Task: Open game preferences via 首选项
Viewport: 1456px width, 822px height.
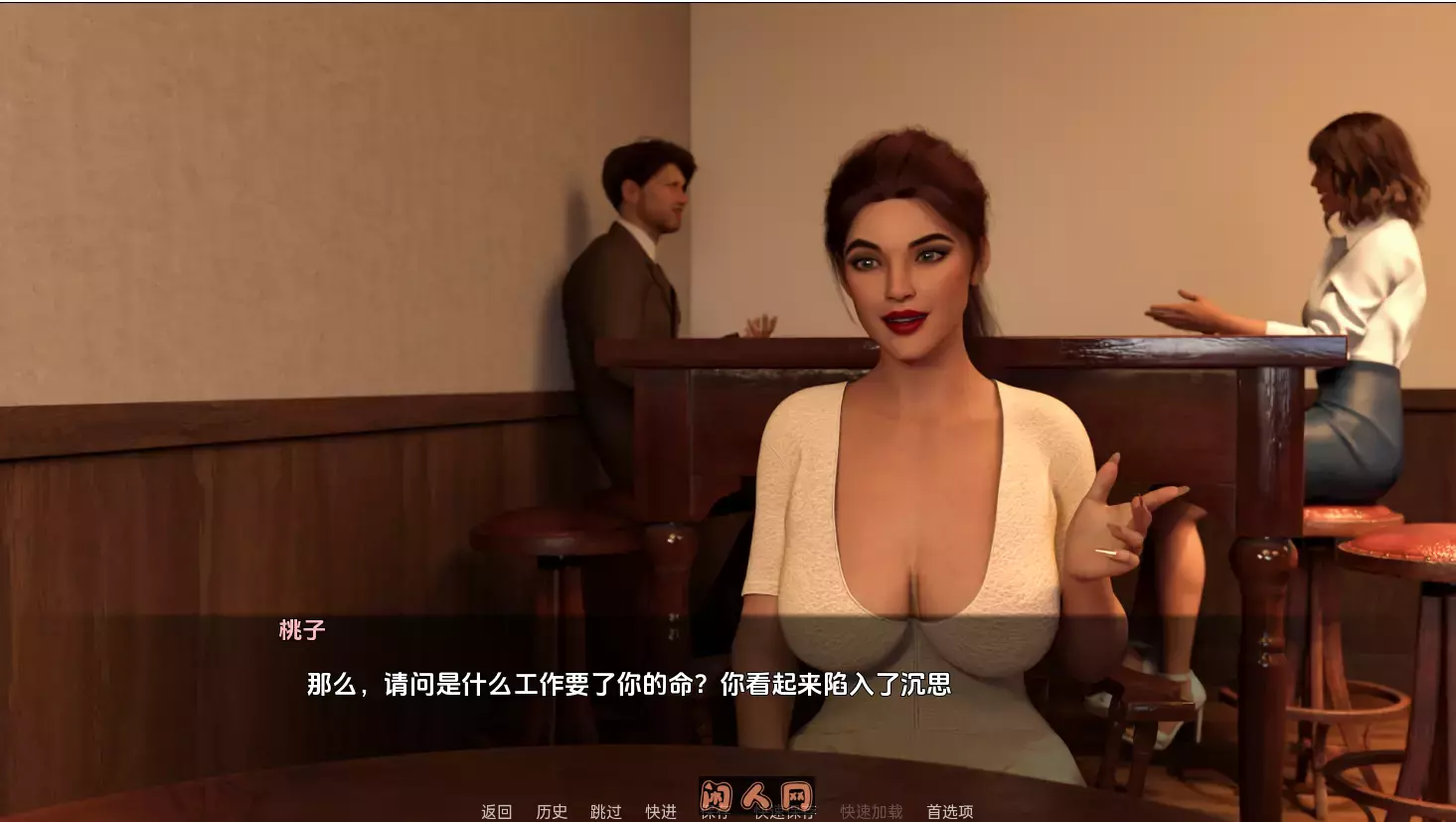Action: [950, 812]
